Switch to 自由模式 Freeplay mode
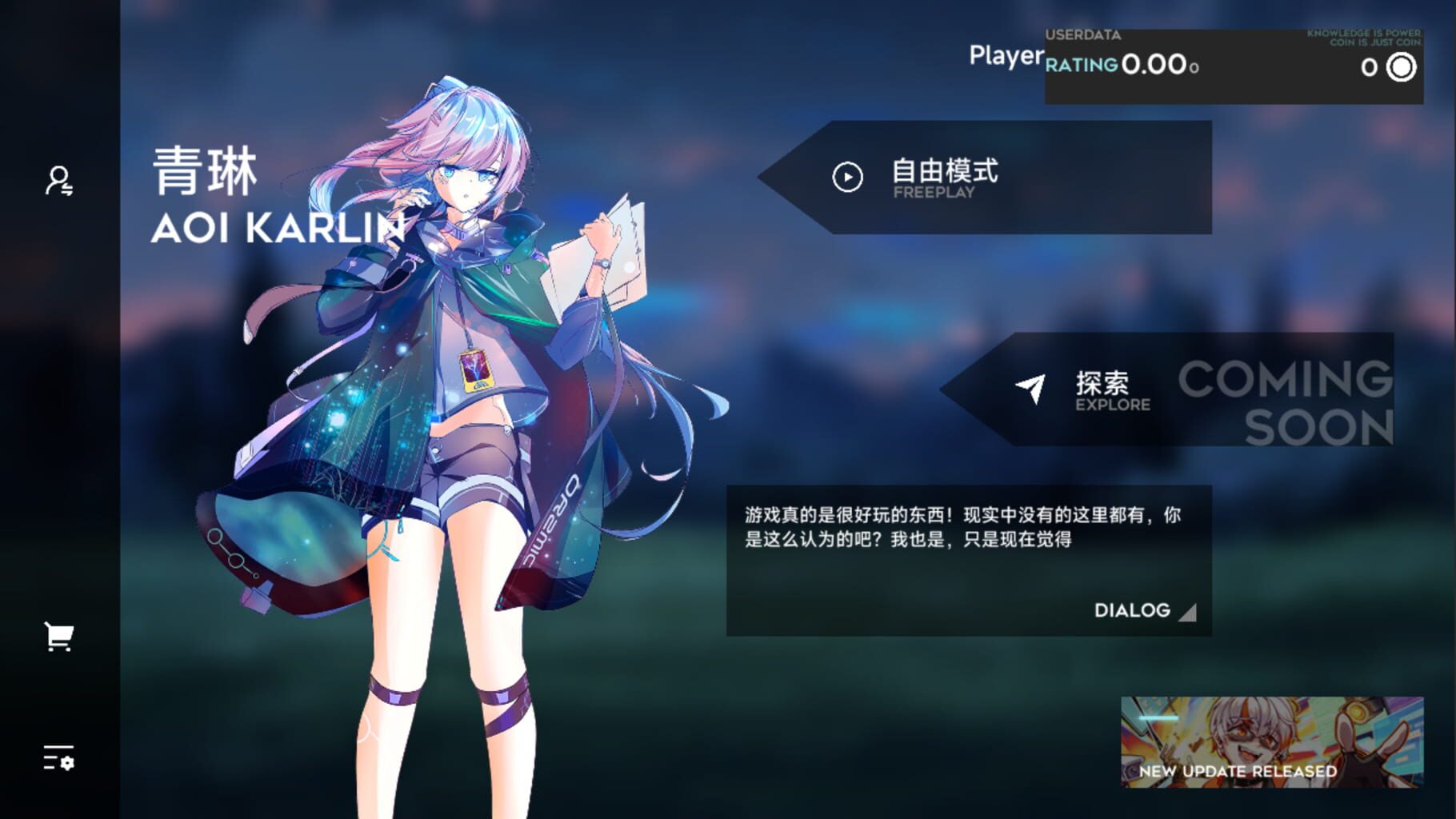This screenshot has width=1456, height=819. point(948,170)
